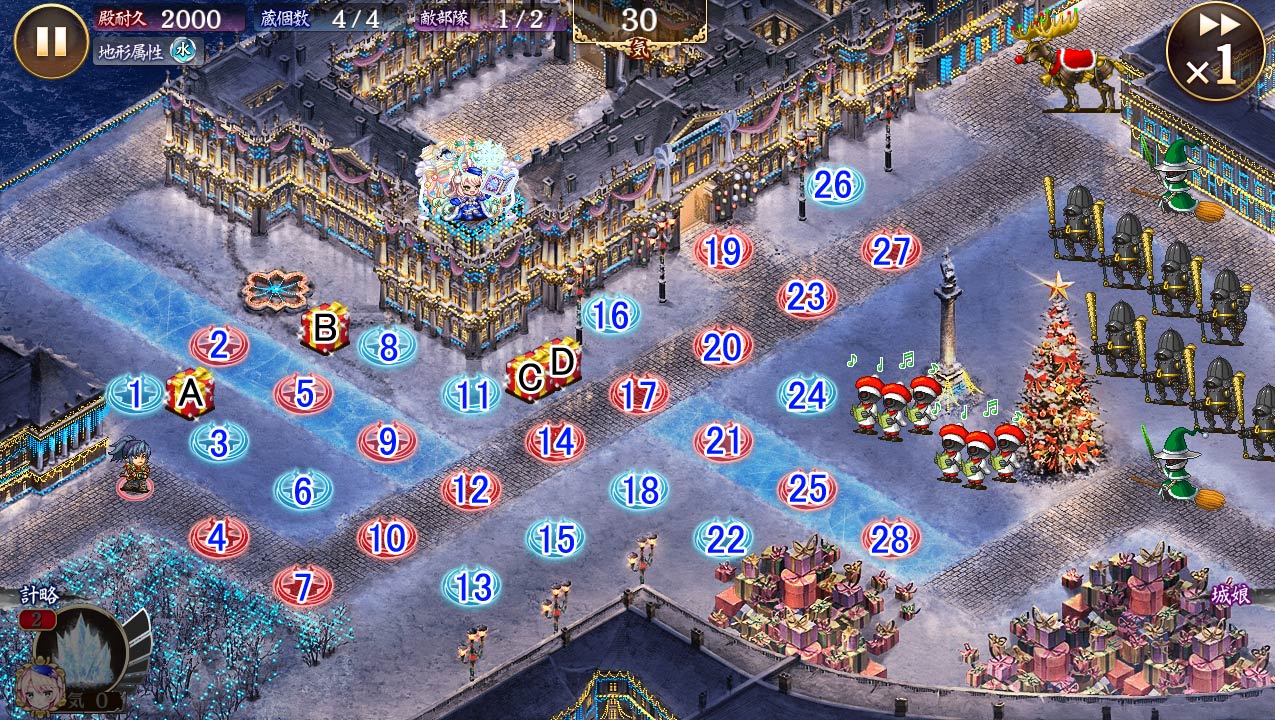Tap the water terrain attribute icon
Screen dimensions: 1275x720
coord(182,50)
